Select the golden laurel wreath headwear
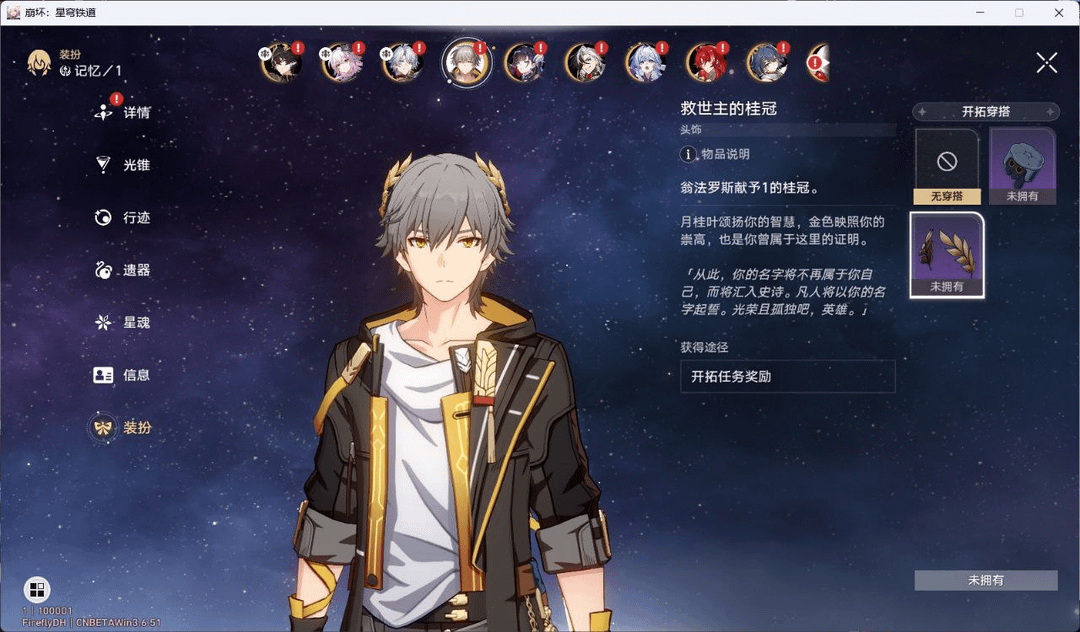 946,255
